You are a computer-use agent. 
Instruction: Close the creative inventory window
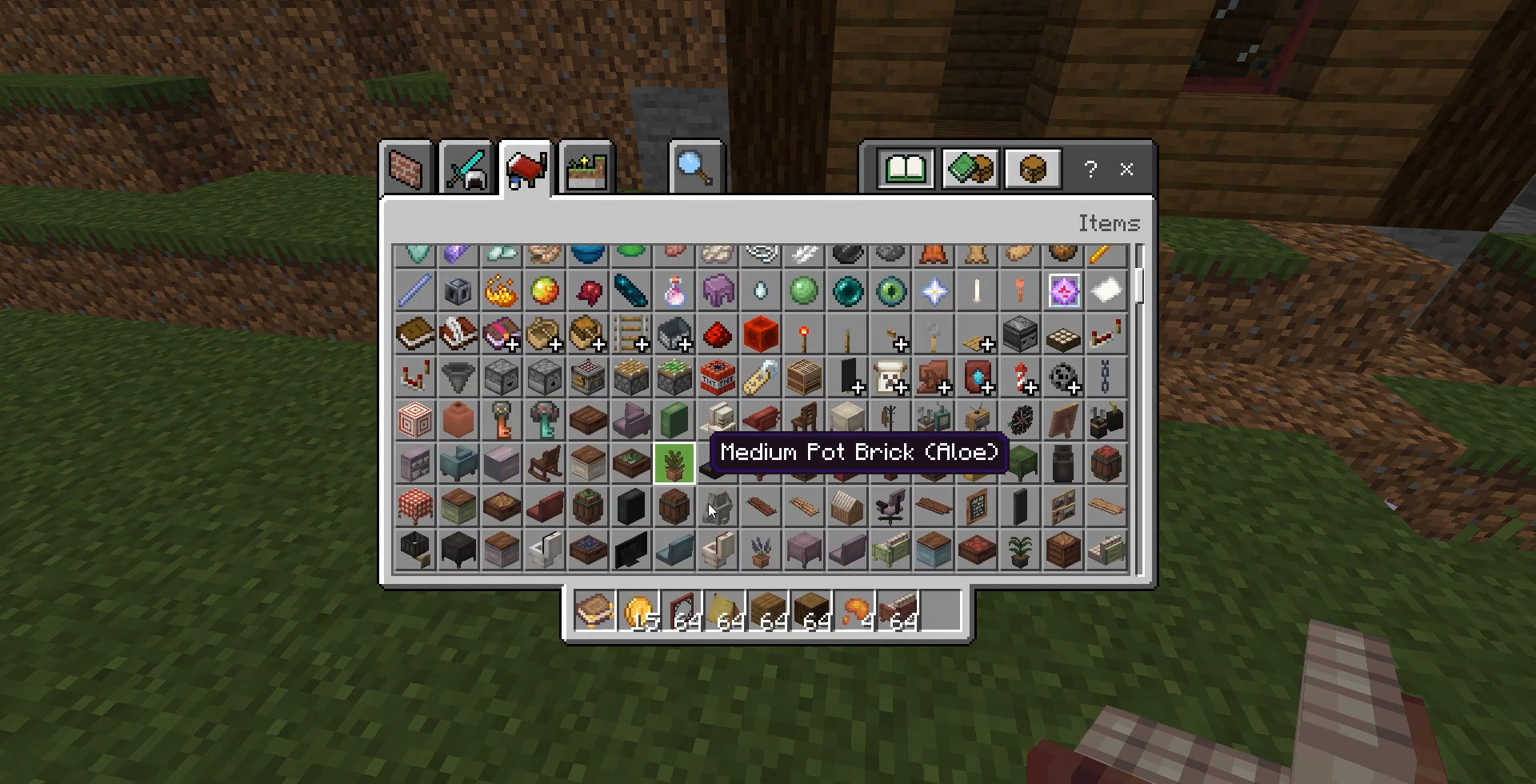tap(1126, 169)
